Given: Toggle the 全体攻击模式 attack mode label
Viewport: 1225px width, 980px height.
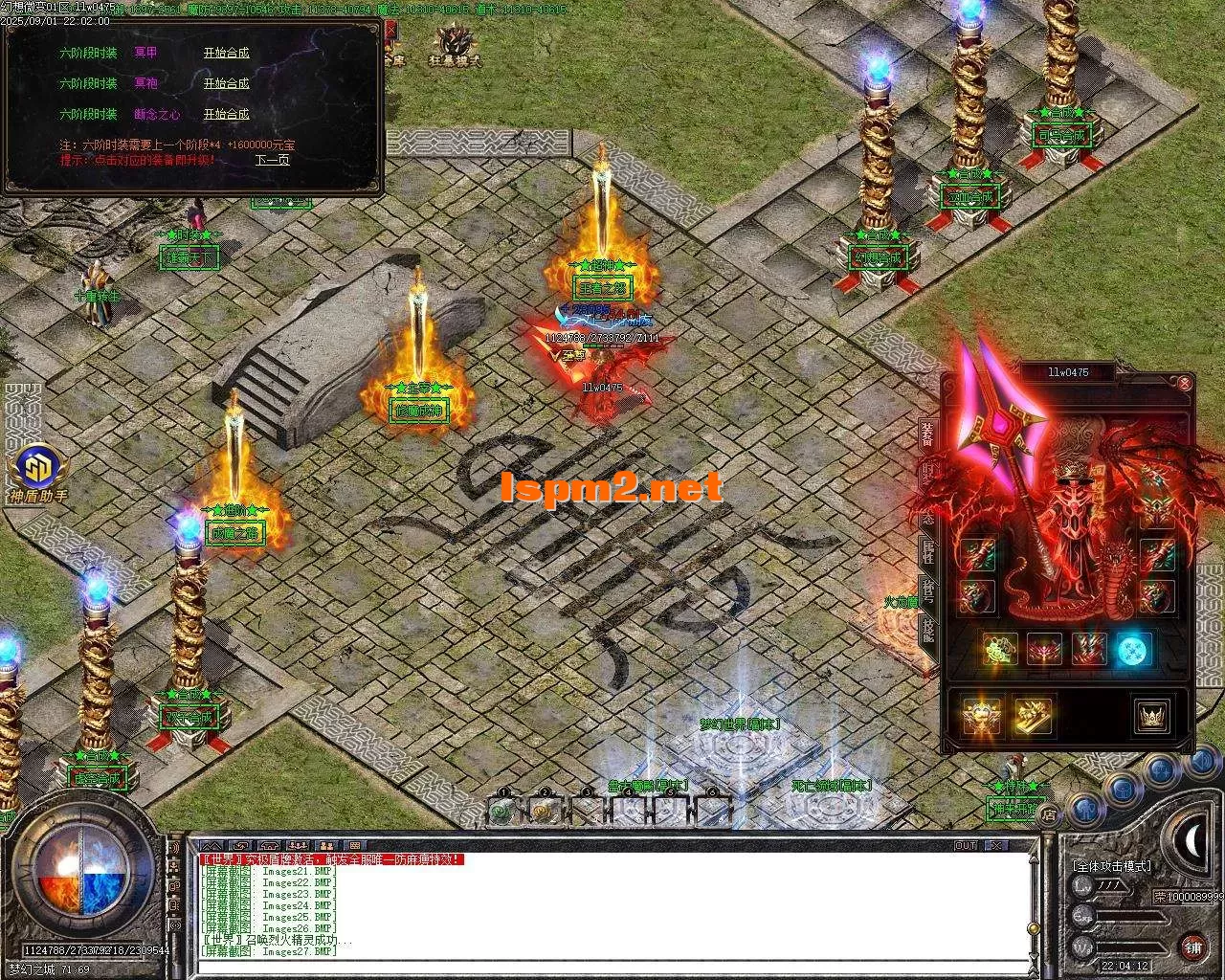Looking at the screenshot, I should point(1112,866).
